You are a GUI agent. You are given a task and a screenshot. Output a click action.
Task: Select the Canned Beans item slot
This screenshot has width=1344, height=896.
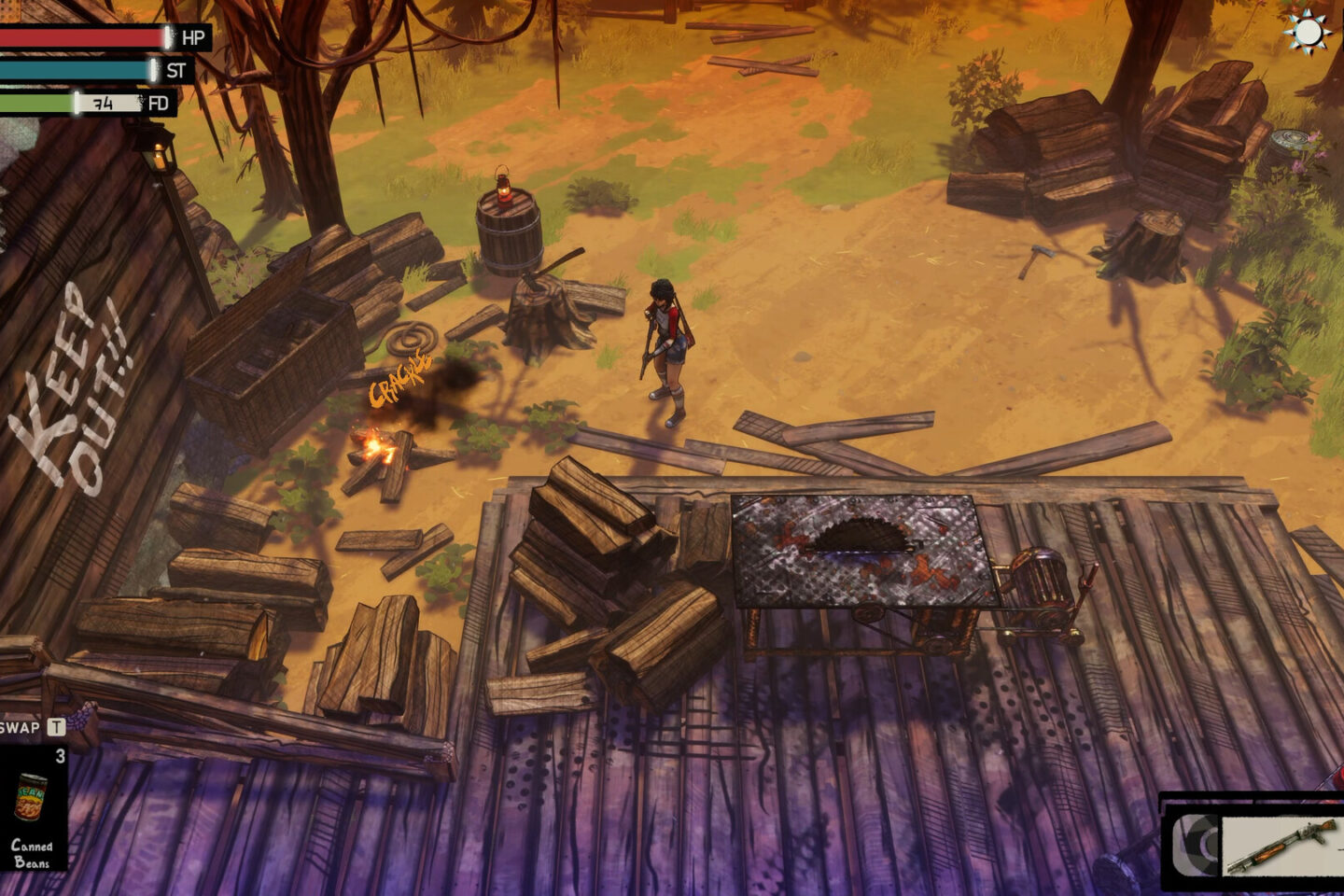[x=33, y=806]
